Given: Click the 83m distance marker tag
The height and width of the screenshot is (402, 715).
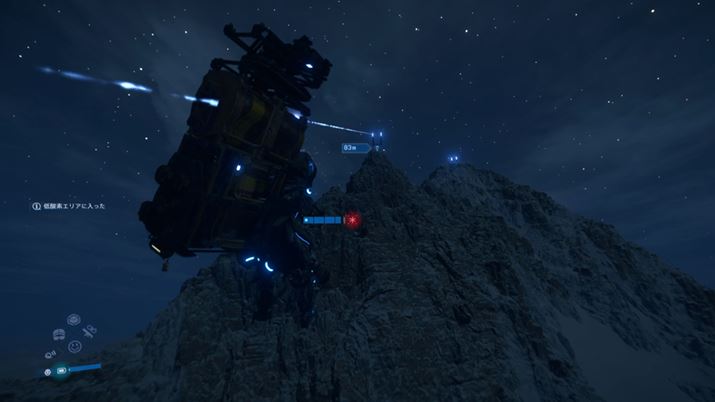Looking at the screenshot, I should pos(354,147).
